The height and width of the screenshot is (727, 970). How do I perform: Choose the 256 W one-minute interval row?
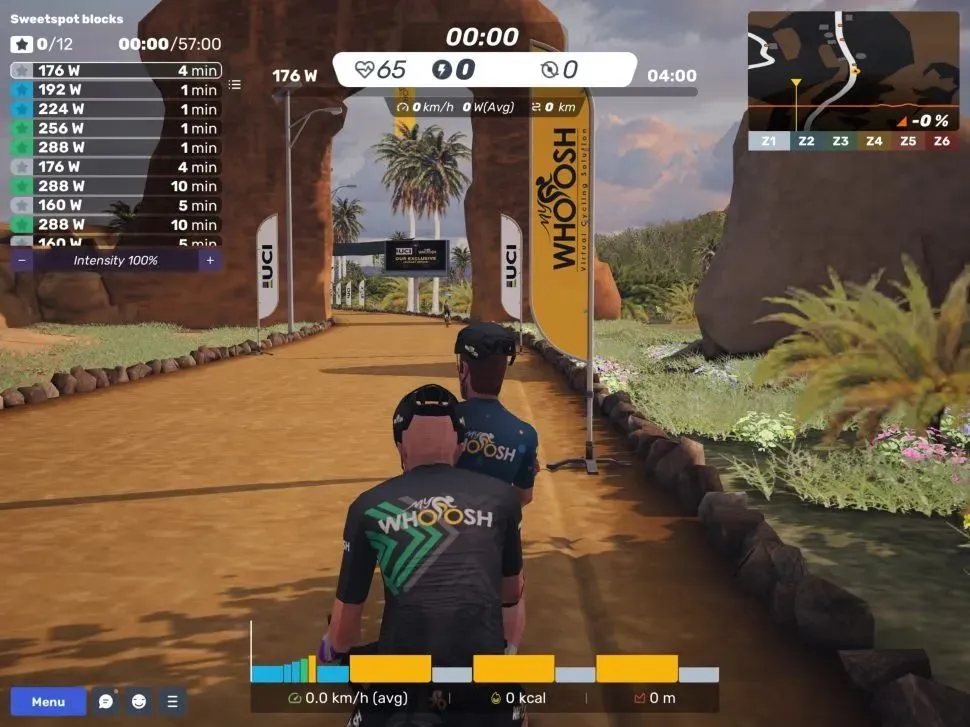(115, 128)
